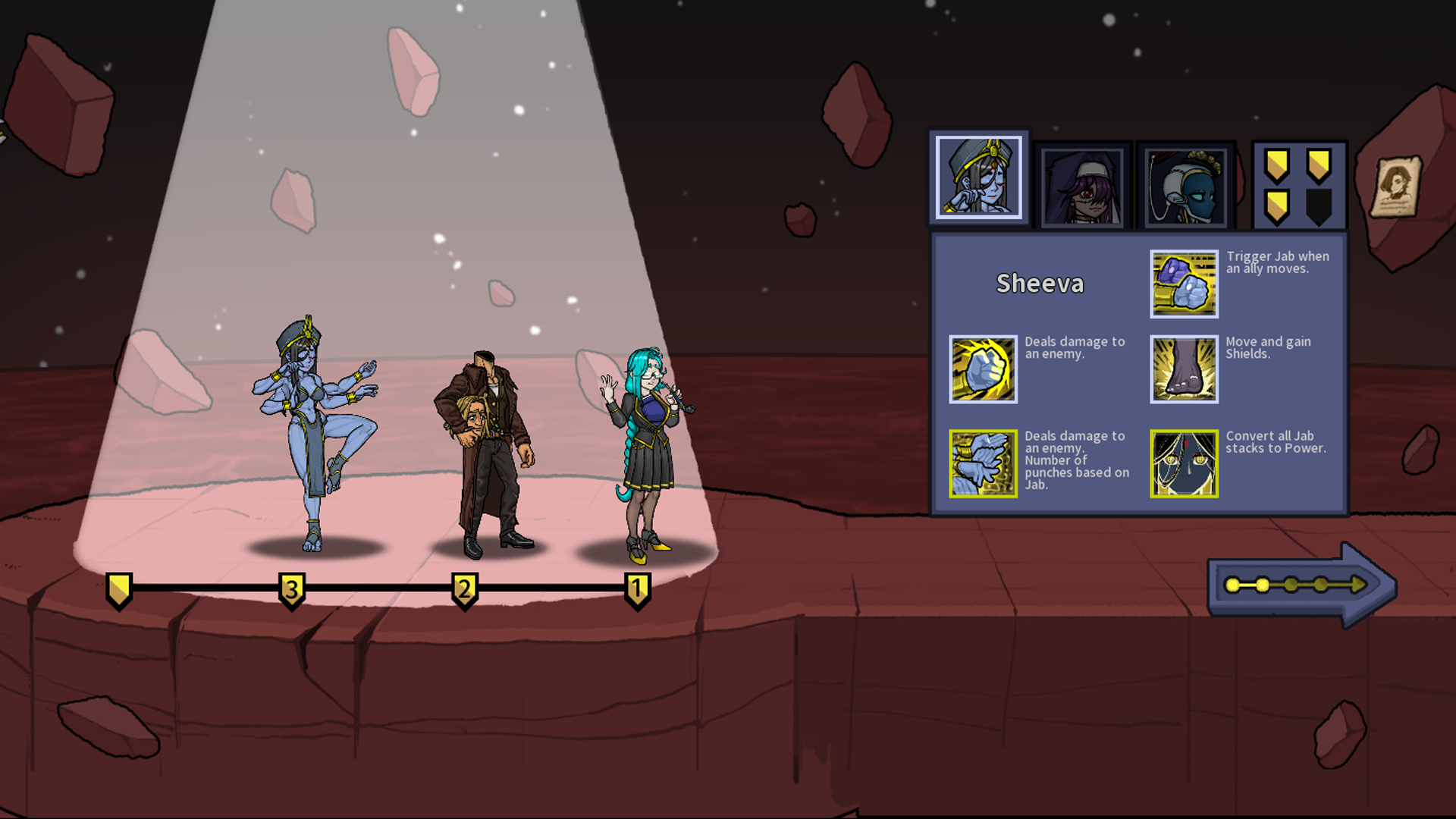The width and height of the screenshot is (1456, 819).
Task: Open the yellow shield tokens panel
Action: pos(1298,185)
